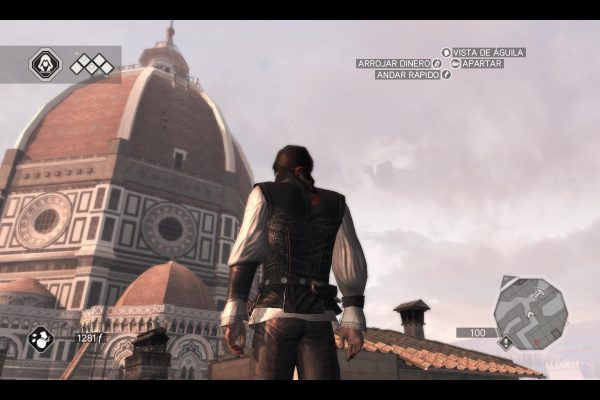The image size is (600, 400).
Task: Click the hooded assassin insignia icon
Action: pyautogui.click(x=45, y=65)
